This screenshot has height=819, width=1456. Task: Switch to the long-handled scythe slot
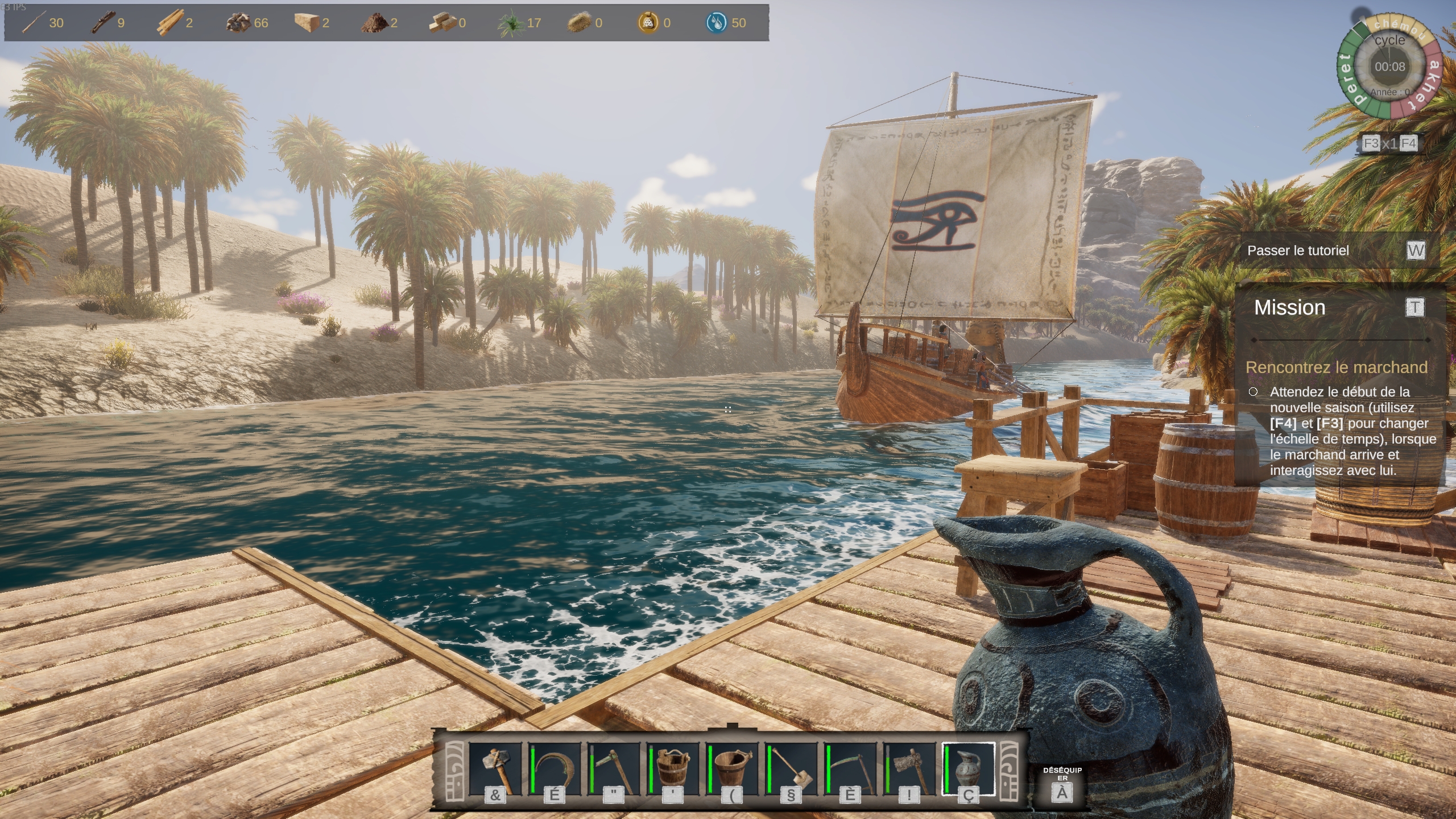(850, 770)
